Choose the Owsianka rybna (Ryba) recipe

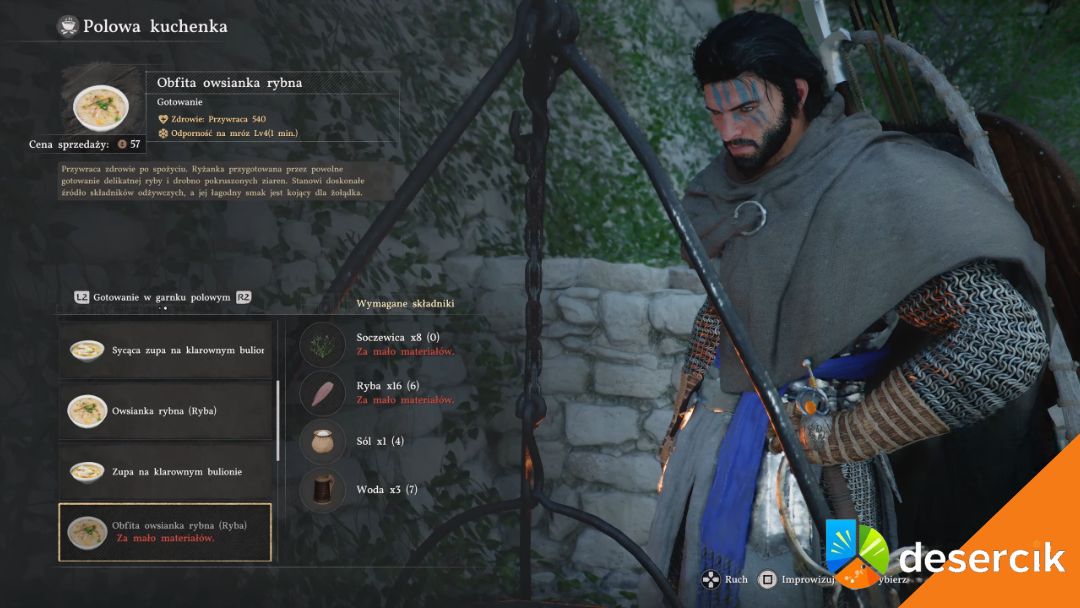(x=166, y=410)
